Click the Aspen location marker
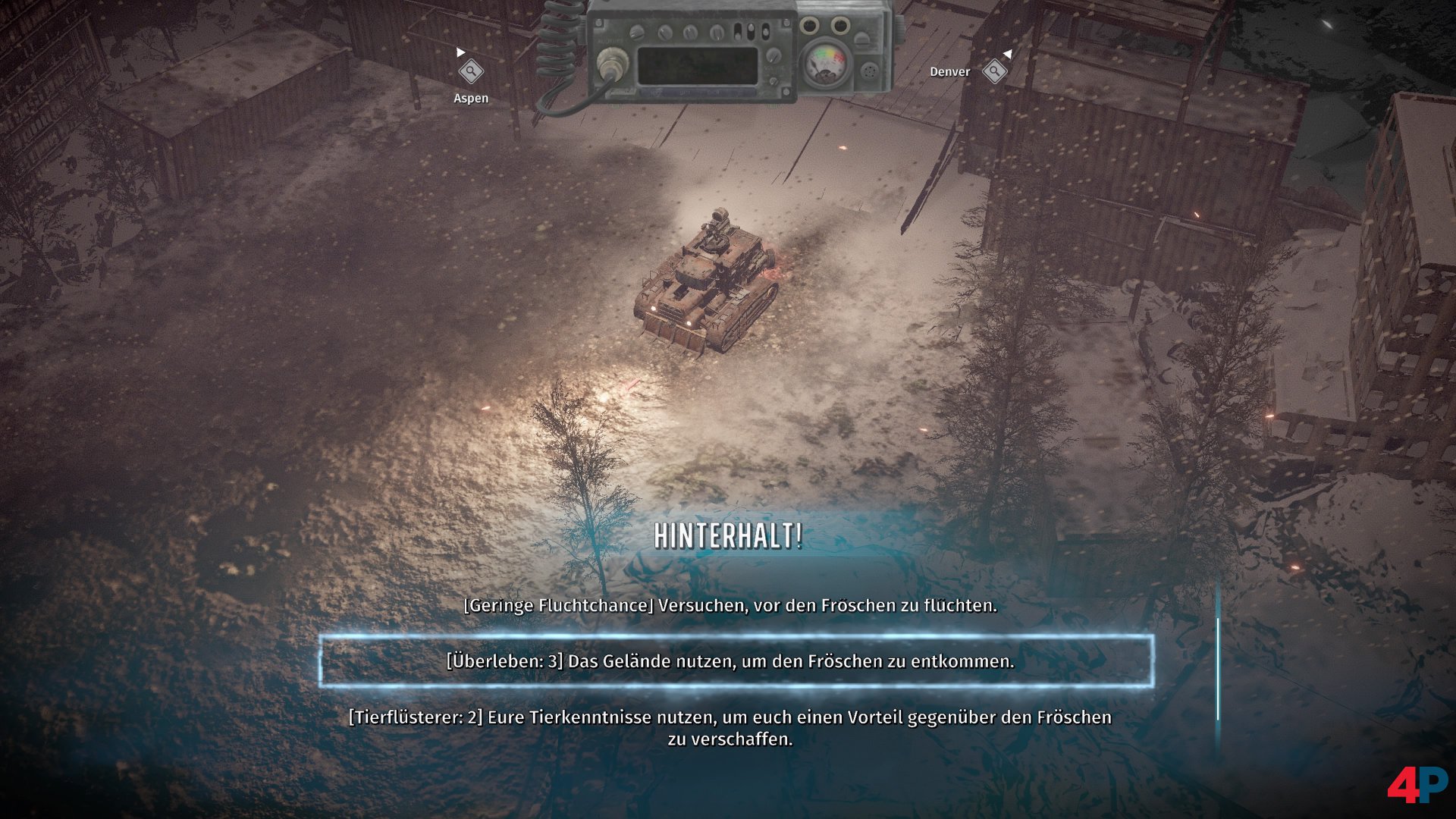 471,72
